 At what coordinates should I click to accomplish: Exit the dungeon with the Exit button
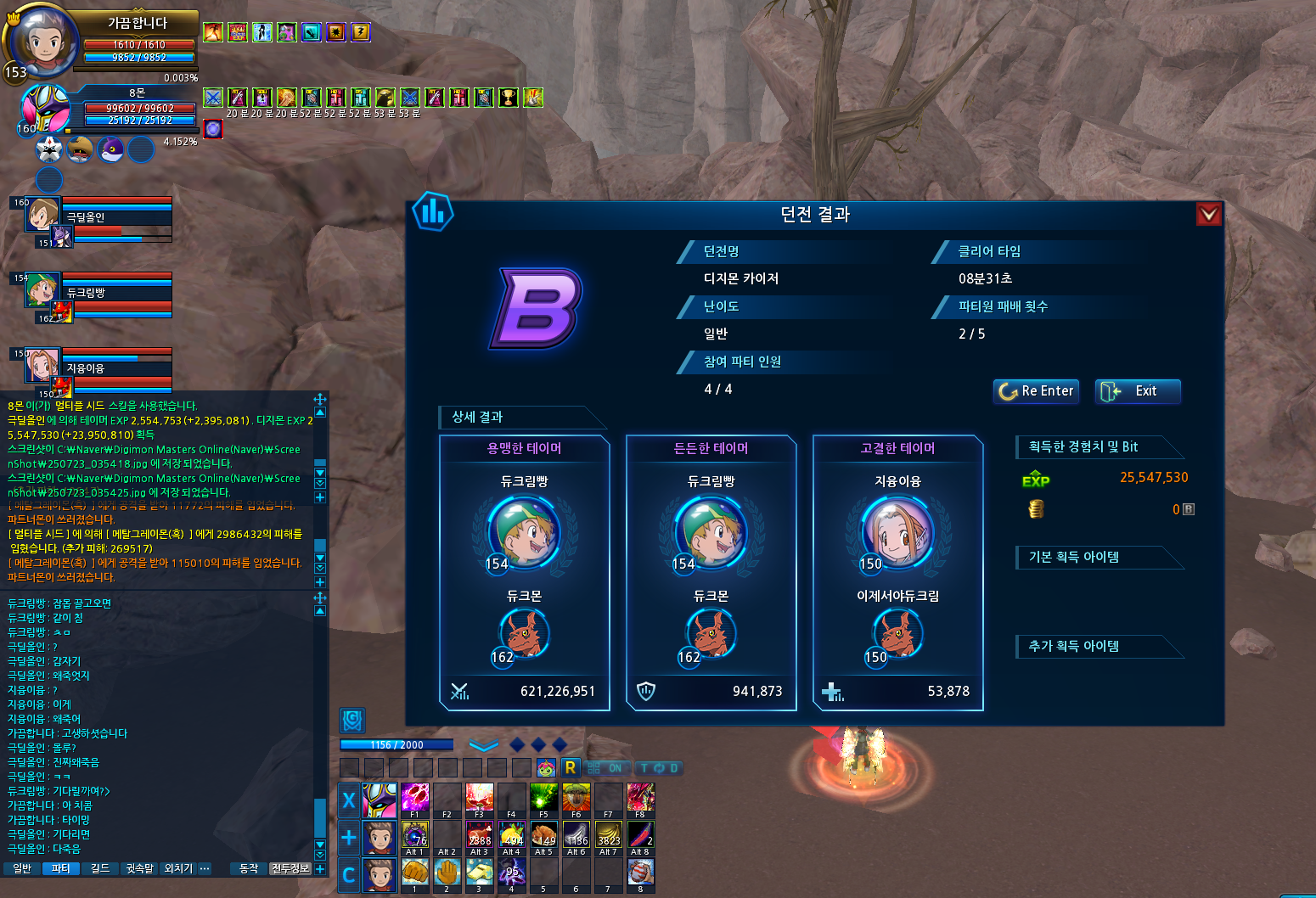point(1138,391)
